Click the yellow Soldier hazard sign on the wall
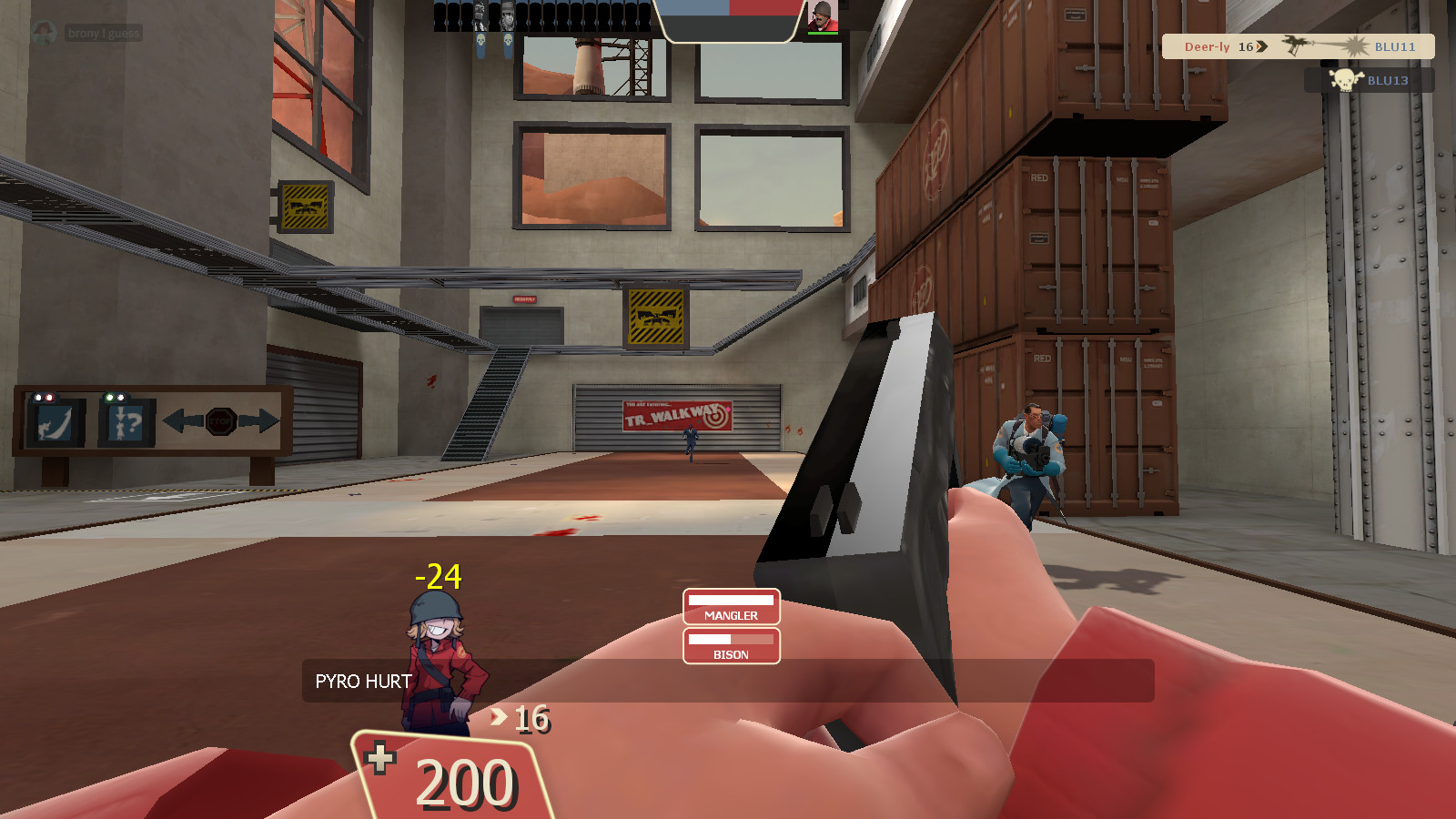The width and height of the screenshot is (1456, 819). point(654,315)
